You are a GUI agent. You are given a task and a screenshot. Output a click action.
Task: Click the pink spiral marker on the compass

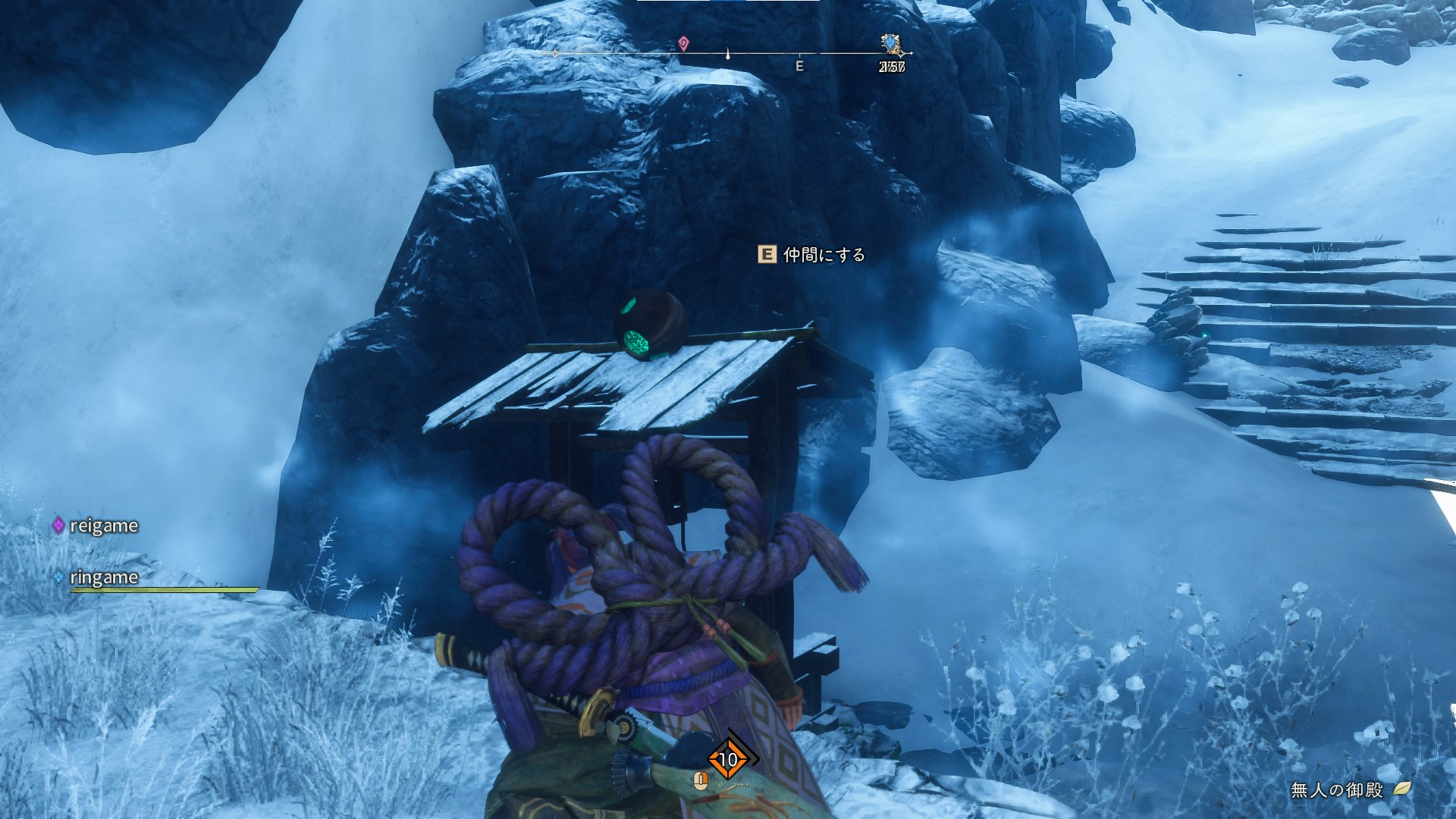coord(683,43)
